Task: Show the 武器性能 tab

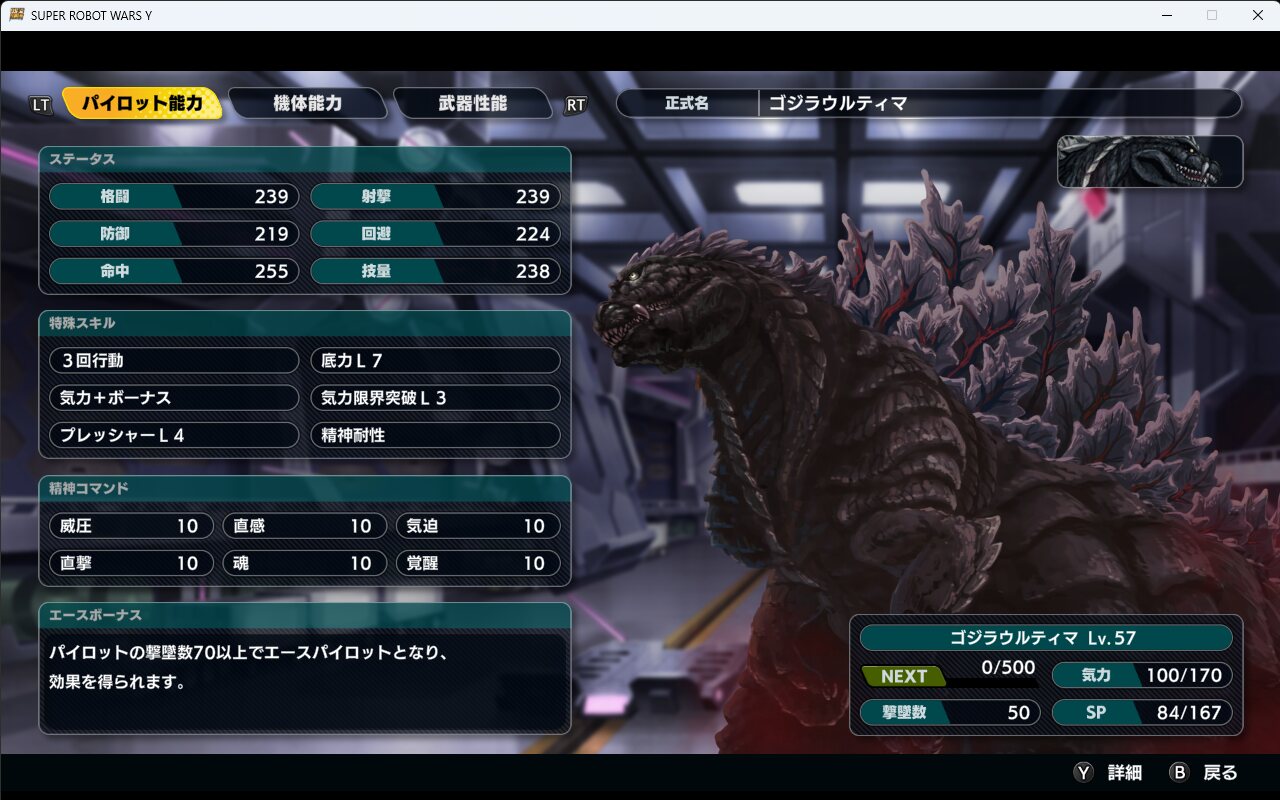Action: [x=472, y=103]
